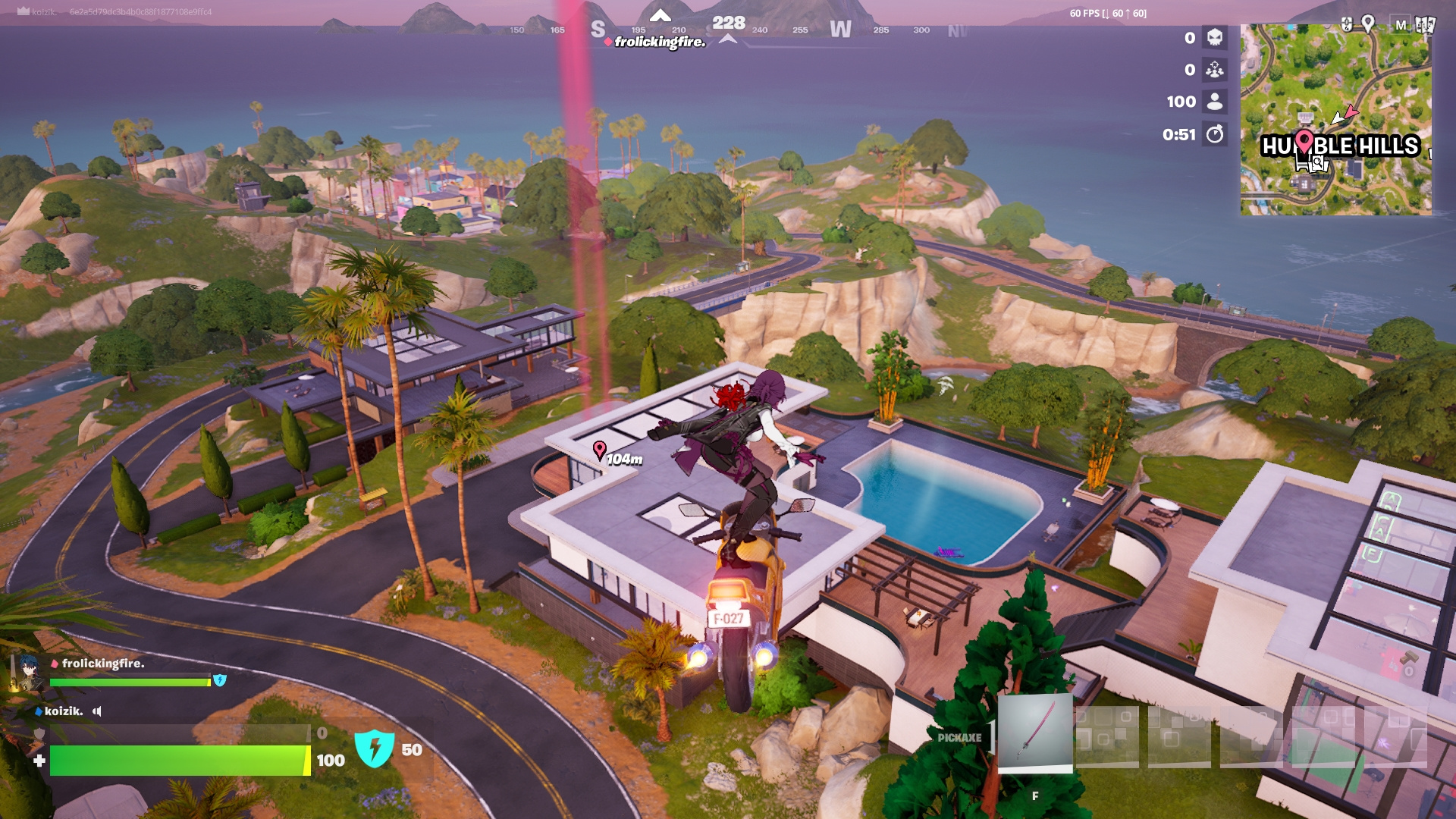Click the elimination skull counter icon
The height and width of the screenshot is (819, 1456).
[x=1215, y=38]
